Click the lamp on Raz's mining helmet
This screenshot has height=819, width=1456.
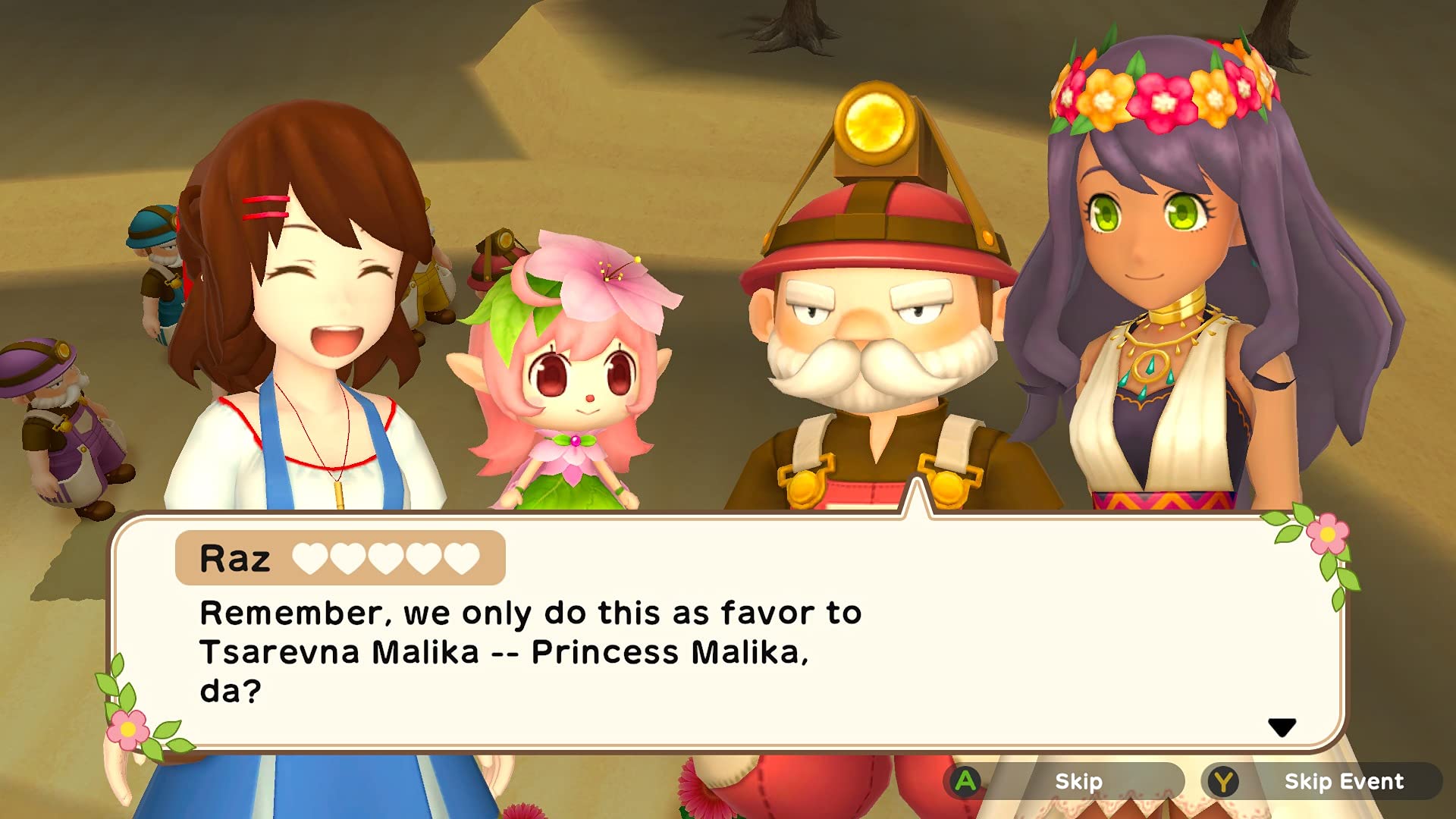coord(873,120)
